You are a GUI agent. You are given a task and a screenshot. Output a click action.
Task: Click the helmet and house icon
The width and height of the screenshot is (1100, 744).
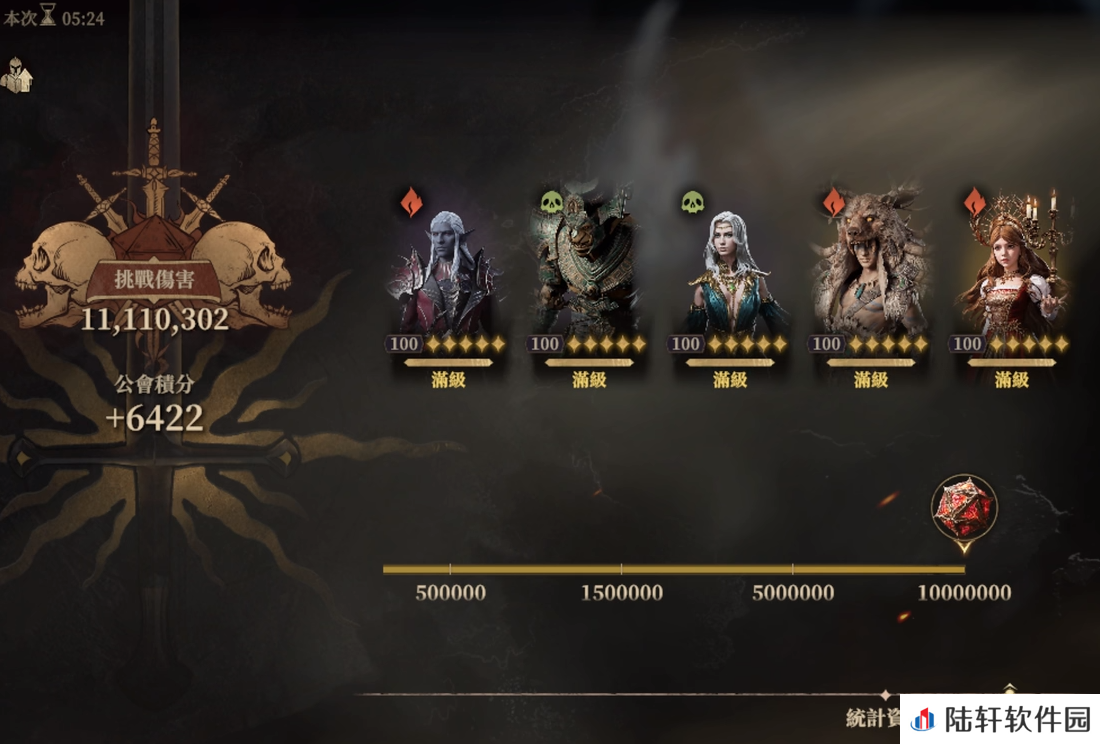coord(17,76)
